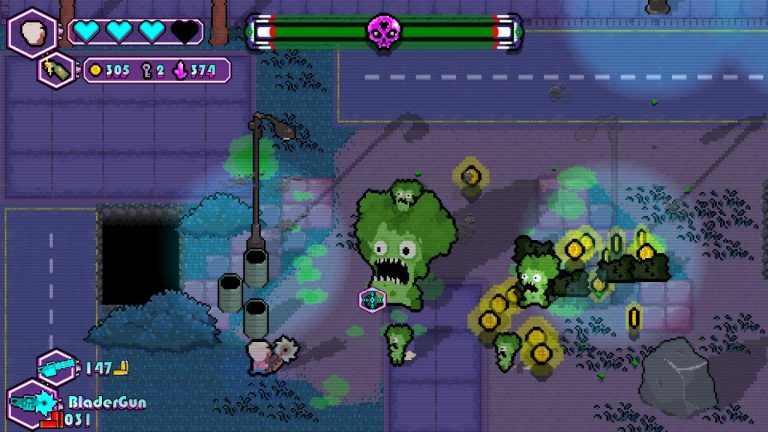The width and height of the screenshot is (768, 432).
Task: Click the pink boss skull icon
Action: pos(382,32)
